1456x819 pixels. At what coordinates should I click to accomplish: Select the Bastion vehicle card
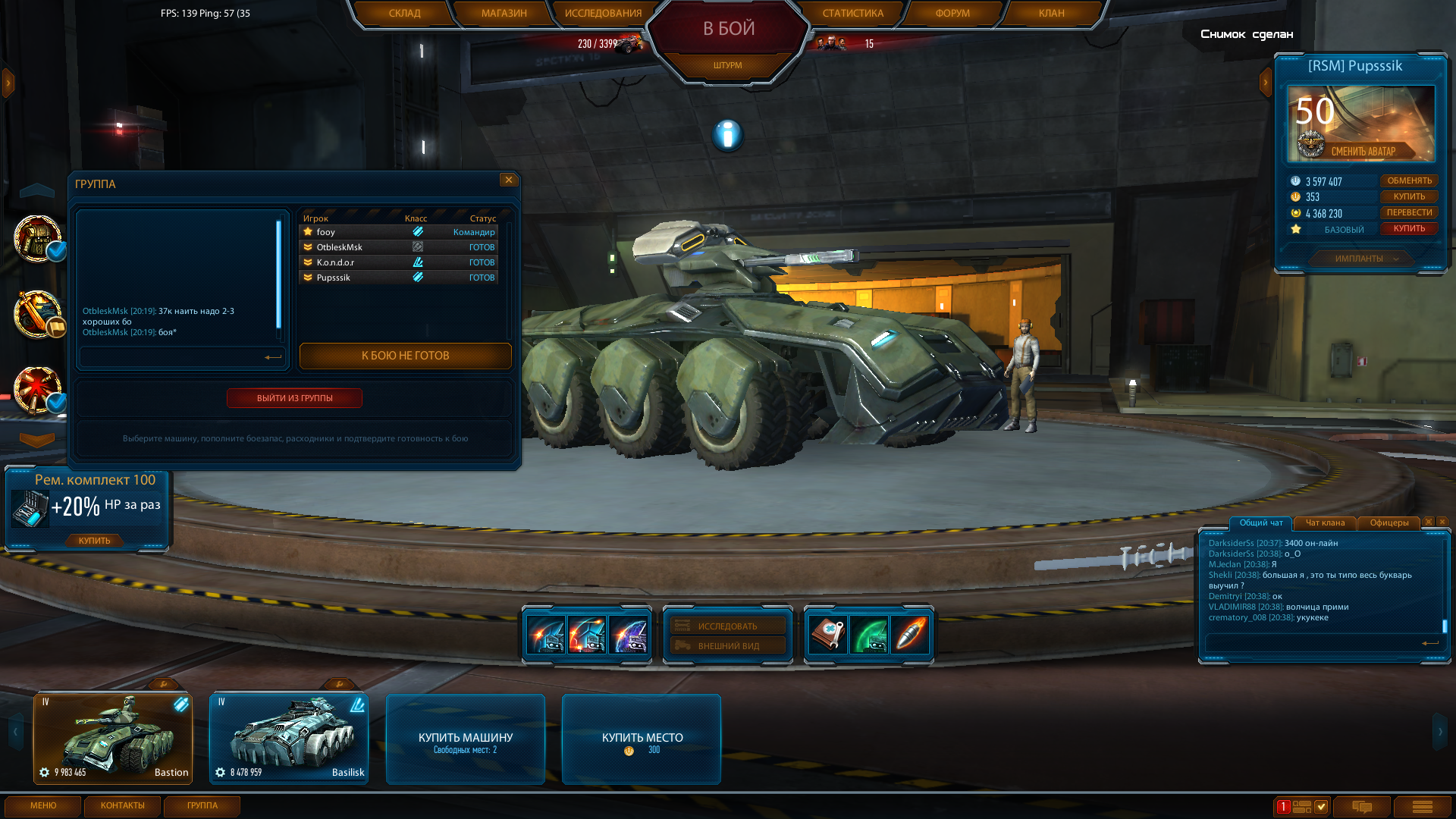click(x=113, y=739)
